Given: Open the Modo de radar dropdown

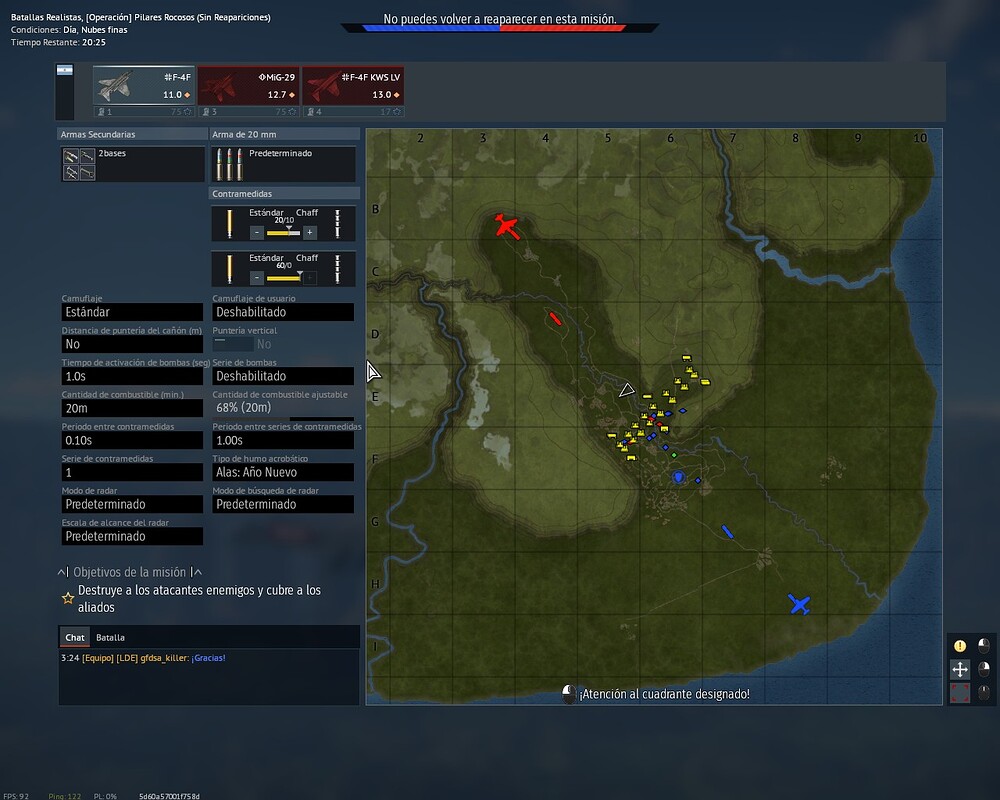Looking at the screenshot, I should [132, 504].
